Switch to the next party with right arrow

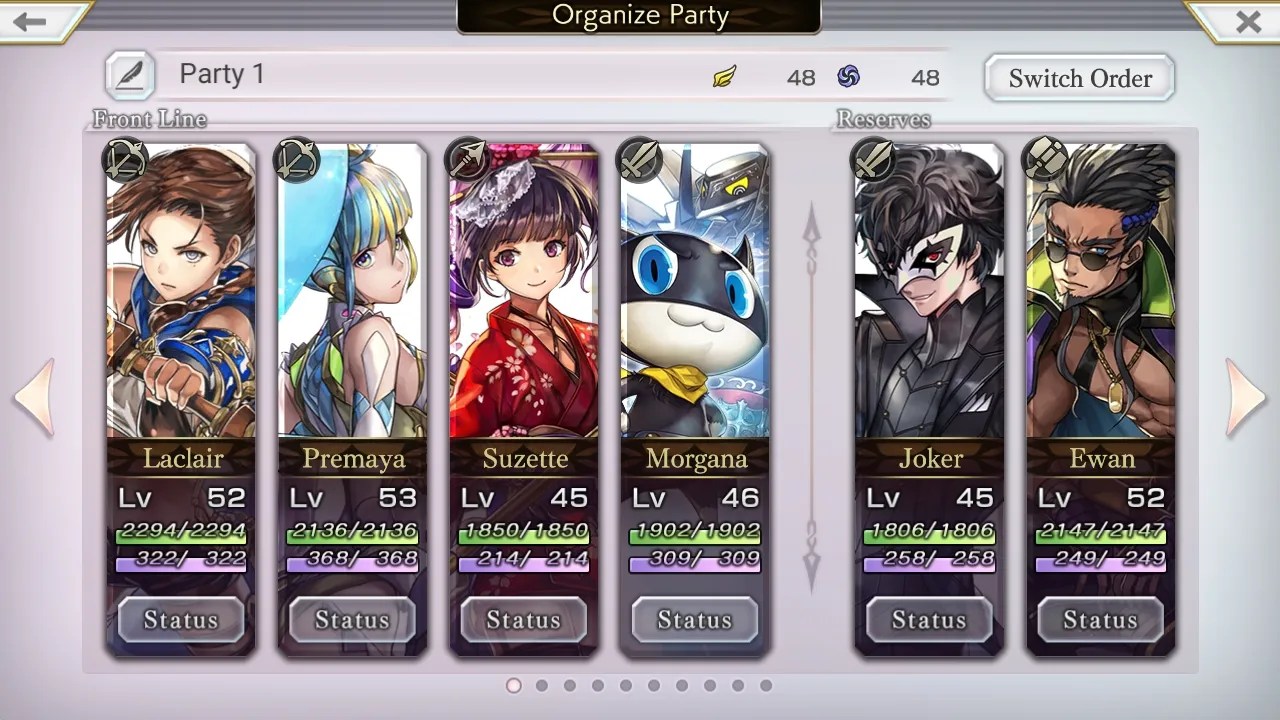click(1245, 397)
